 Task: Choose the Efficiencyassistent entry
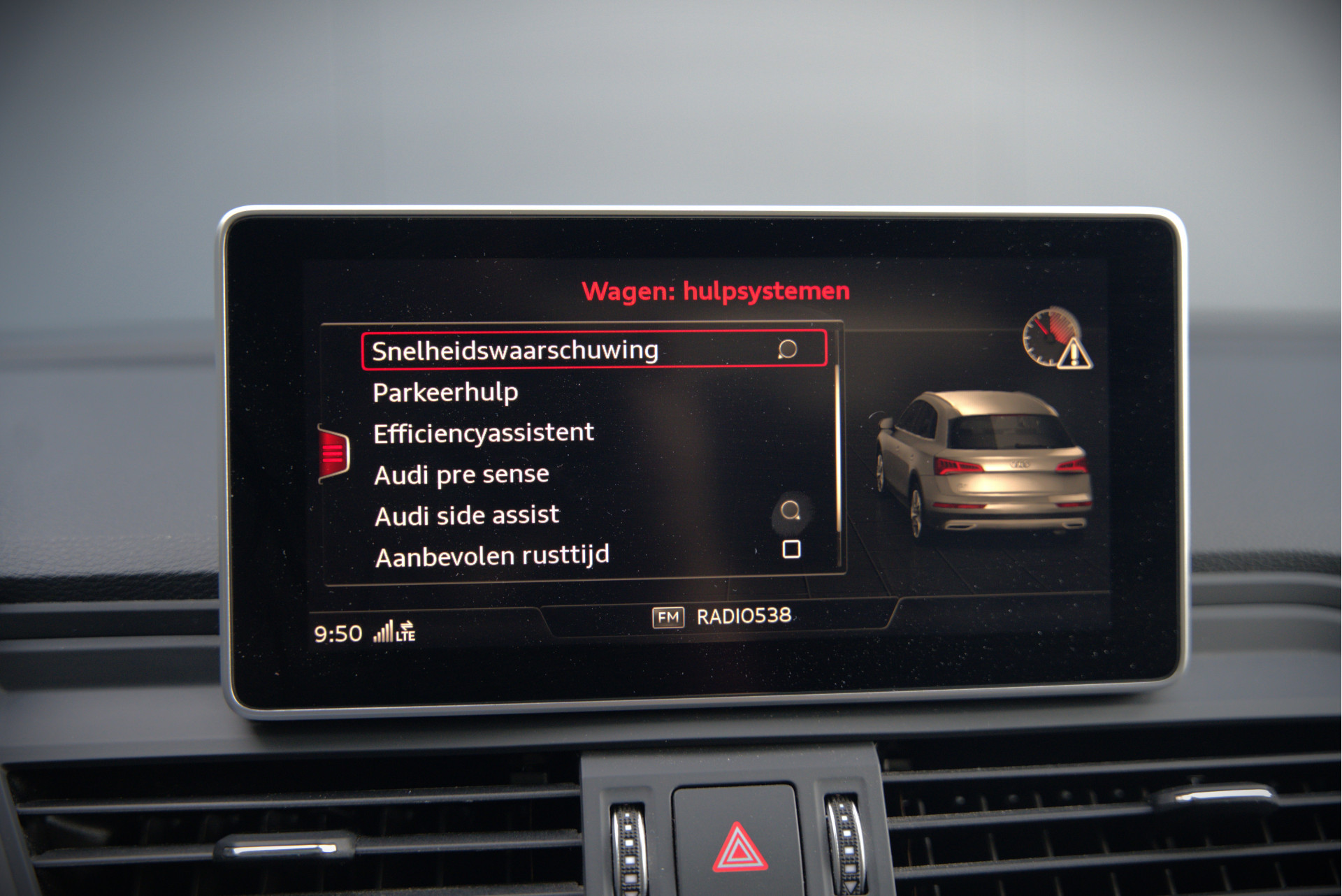coord(483,433)
